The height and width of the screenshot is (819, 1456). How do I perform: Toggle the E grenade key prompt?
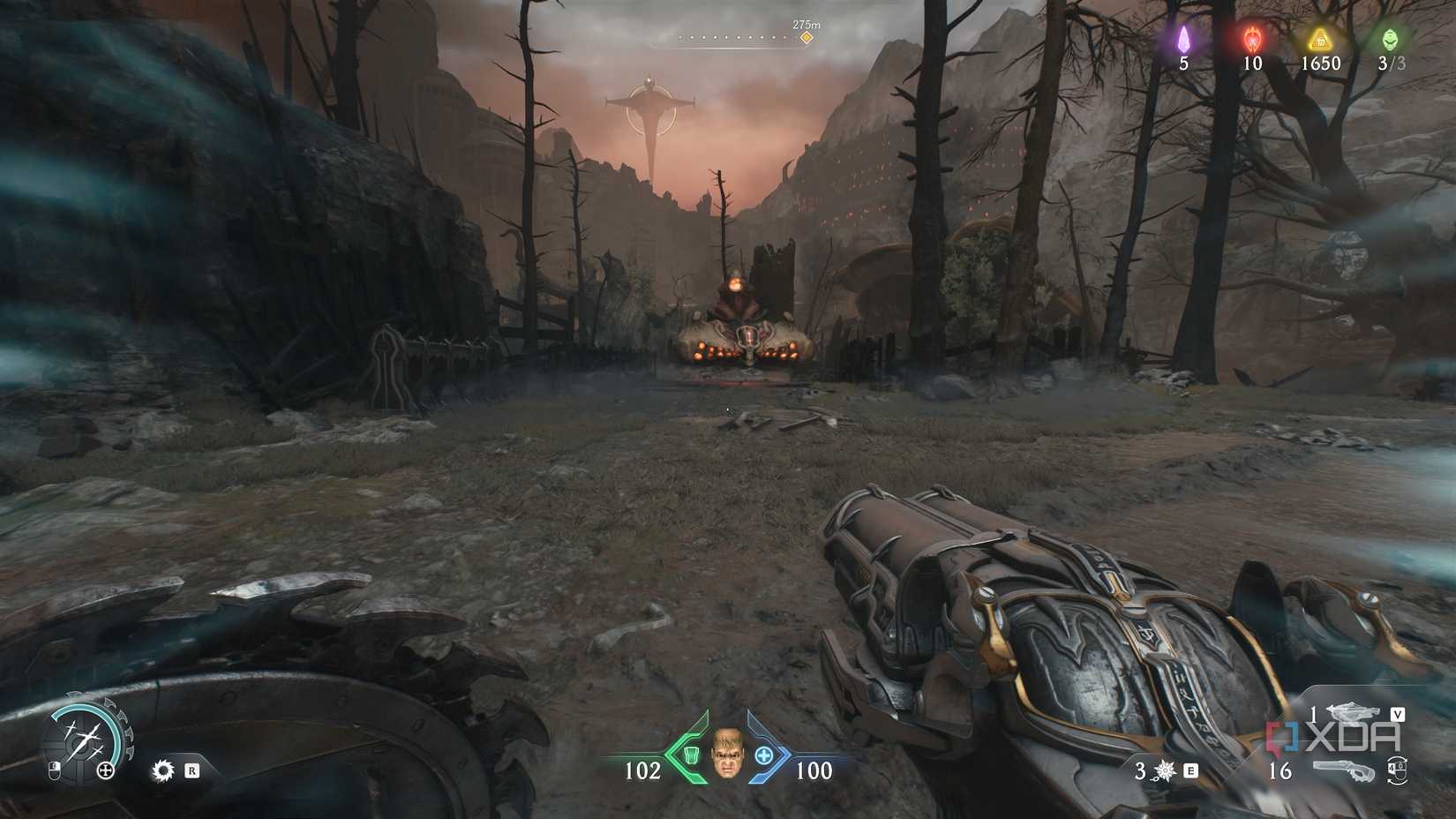(x=1190, y=770)
